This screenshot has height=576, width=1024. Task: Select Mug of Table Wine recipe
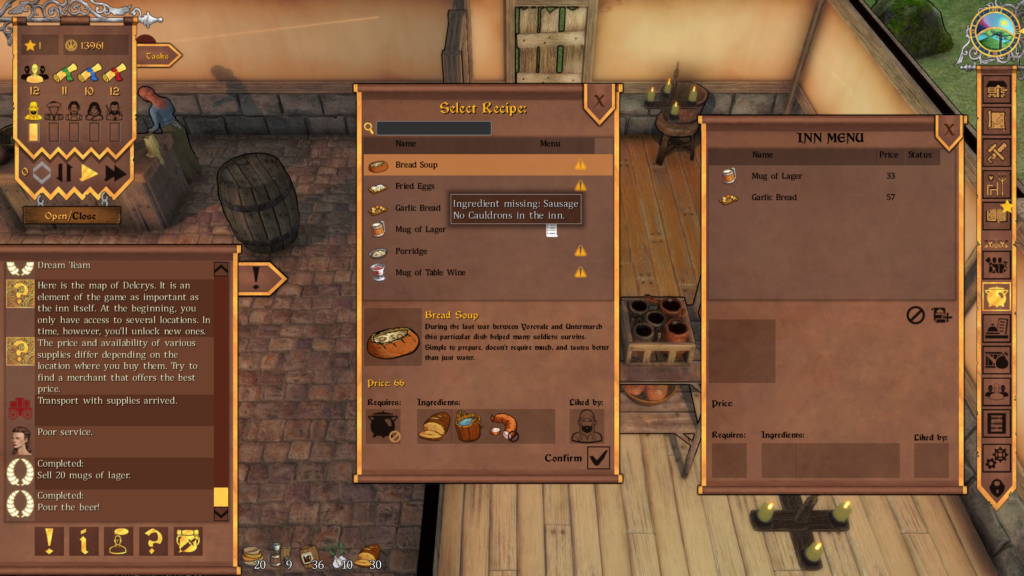(470, 273)
